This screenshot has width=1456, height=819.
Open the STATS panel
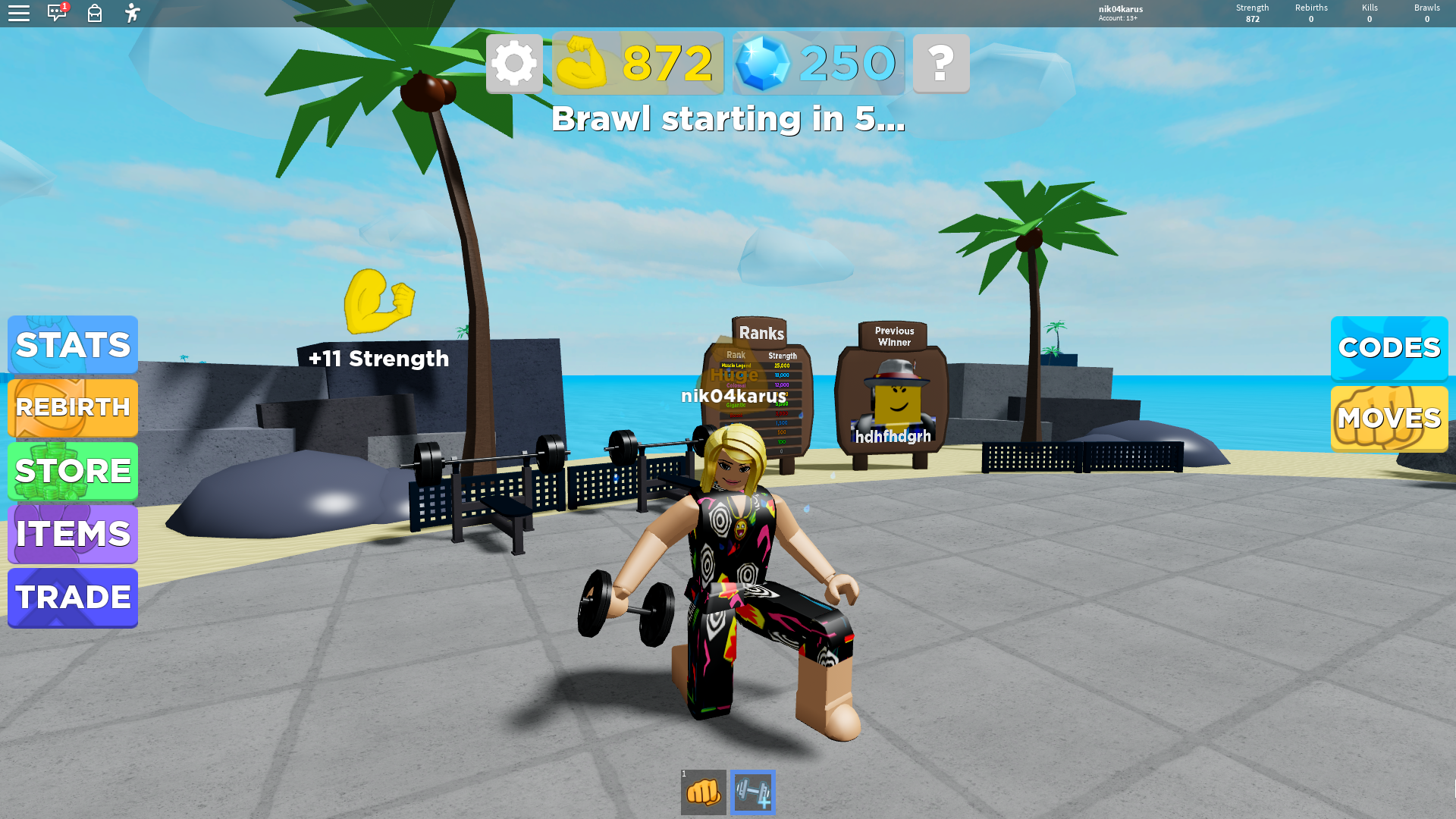click(x=73, y=345)
